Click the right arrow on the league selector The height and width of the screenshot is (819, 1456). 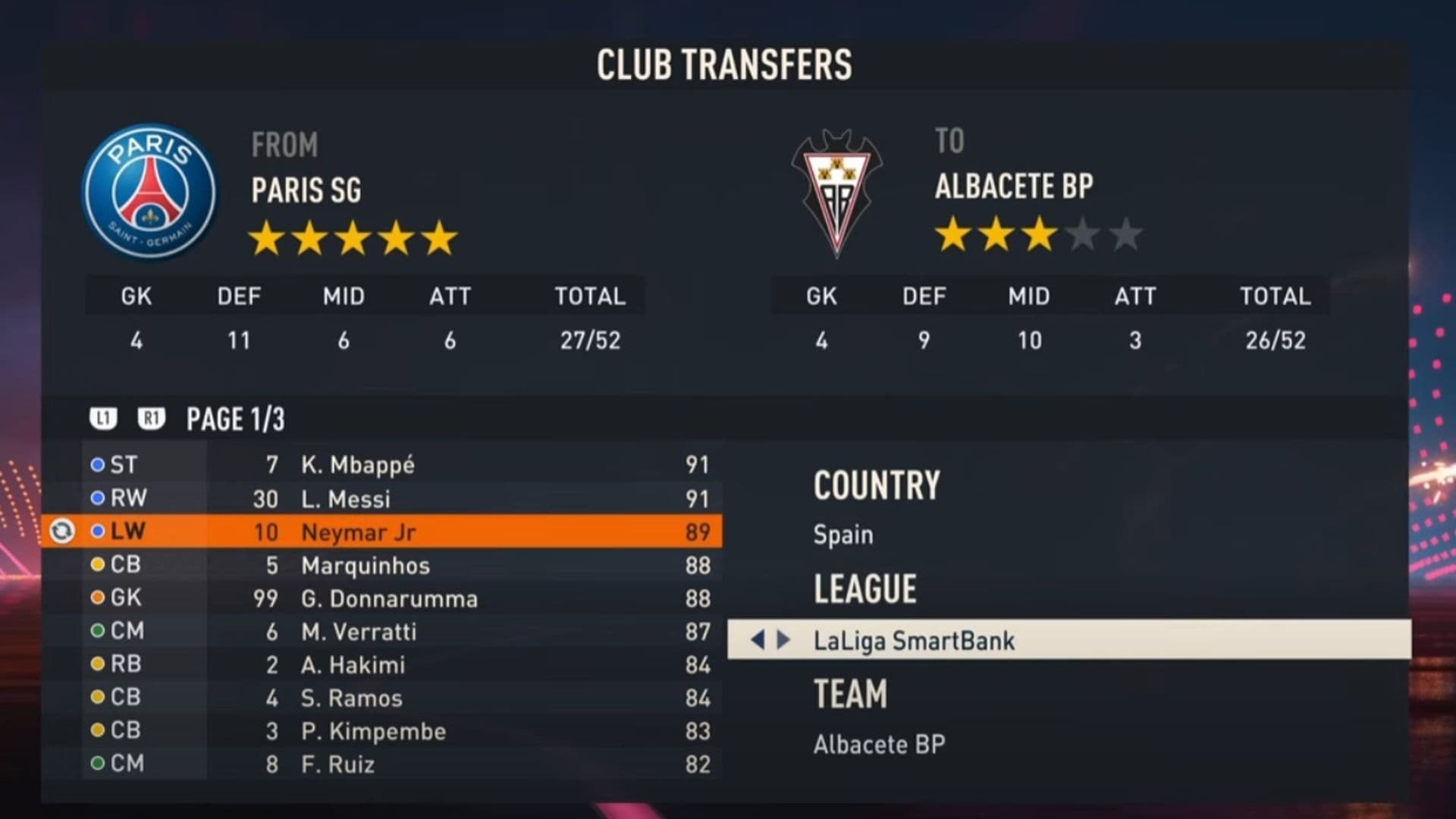pos(784,640)
